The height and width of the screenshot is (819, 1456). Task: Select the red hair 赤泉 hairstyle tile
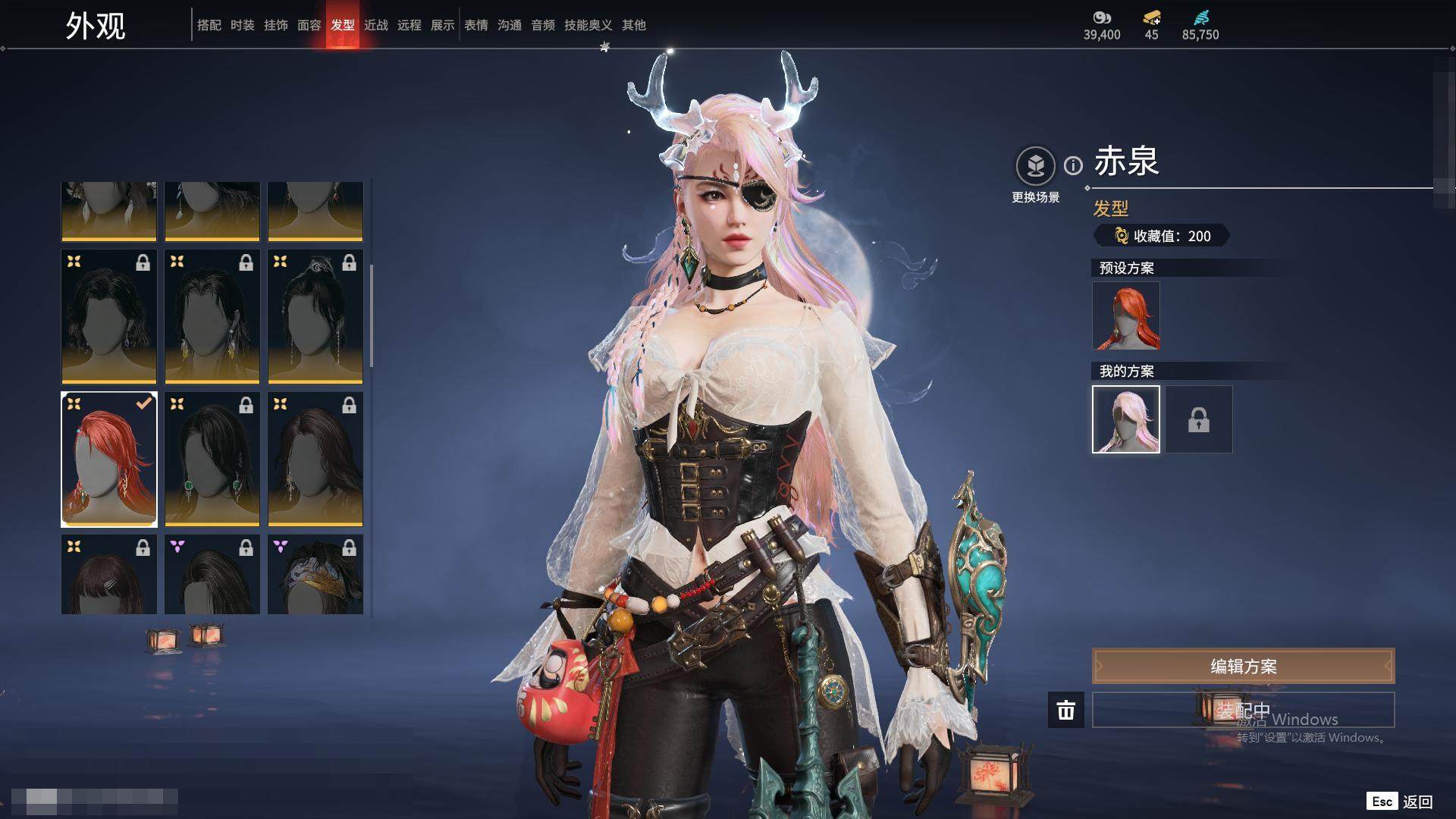click(x=109, y=460)
